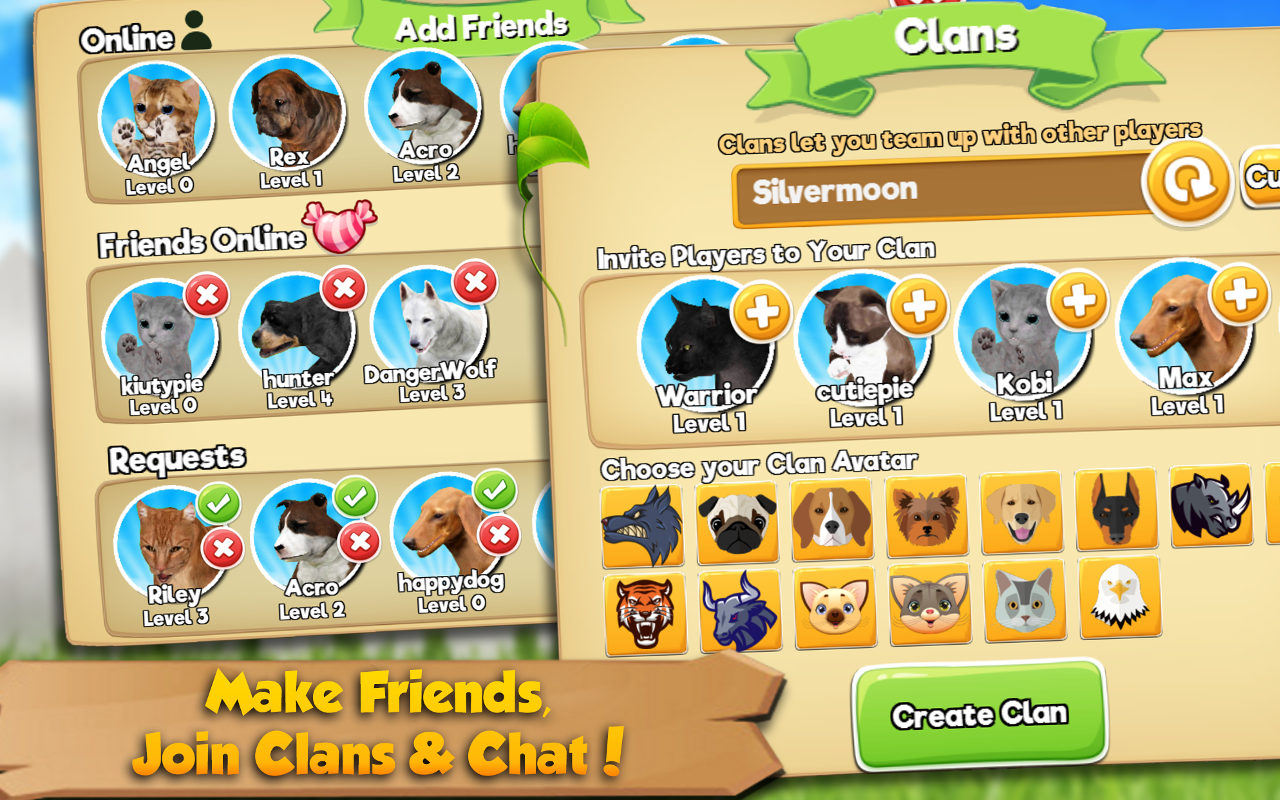Viewport: 1280px width, 800px height.
Task: Select the rhino clan avatar
Action: tap(1210, 505)
